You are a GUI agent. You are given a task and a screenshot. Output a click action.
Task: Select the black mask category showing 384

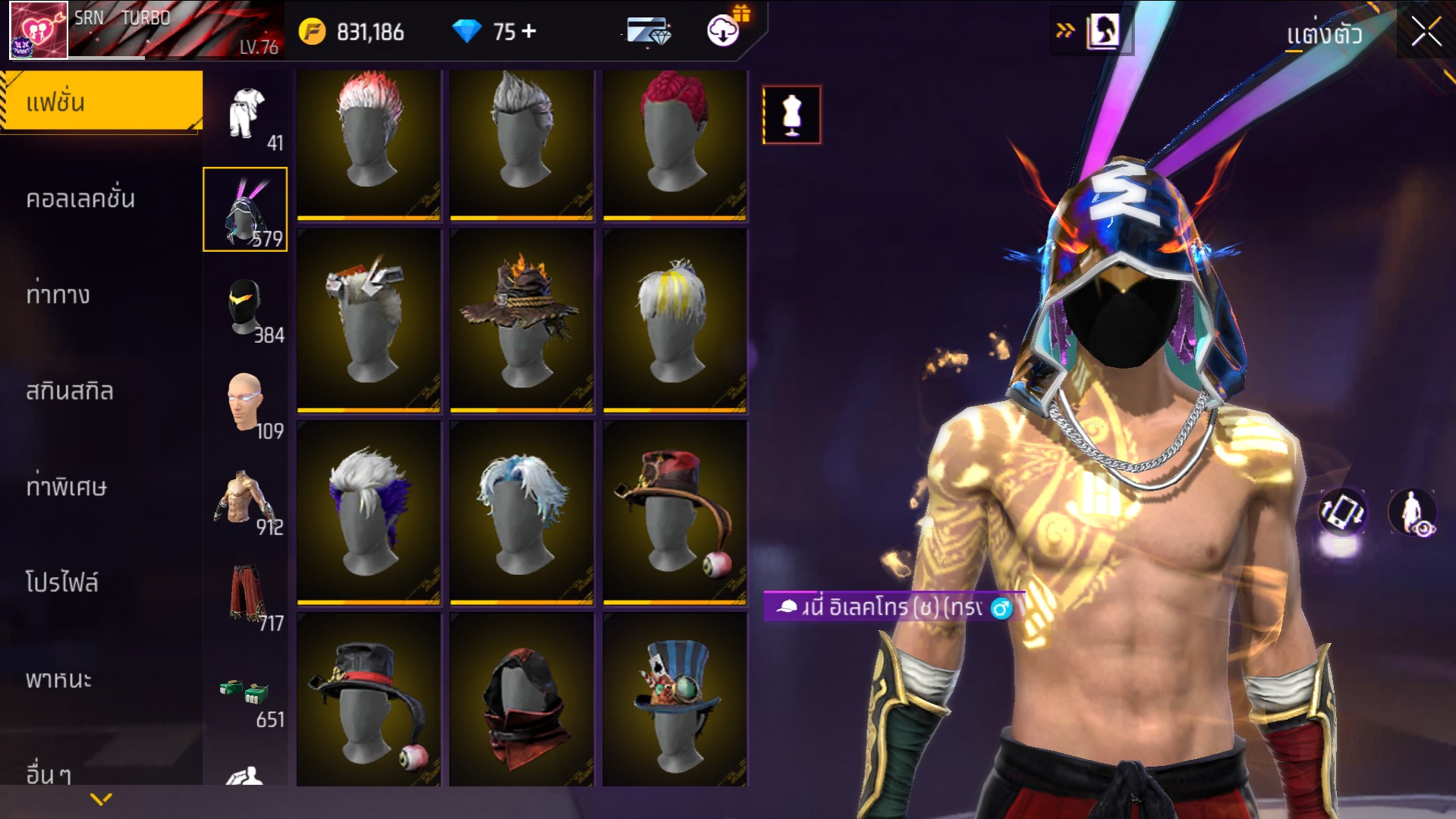(x=247, y=307)
